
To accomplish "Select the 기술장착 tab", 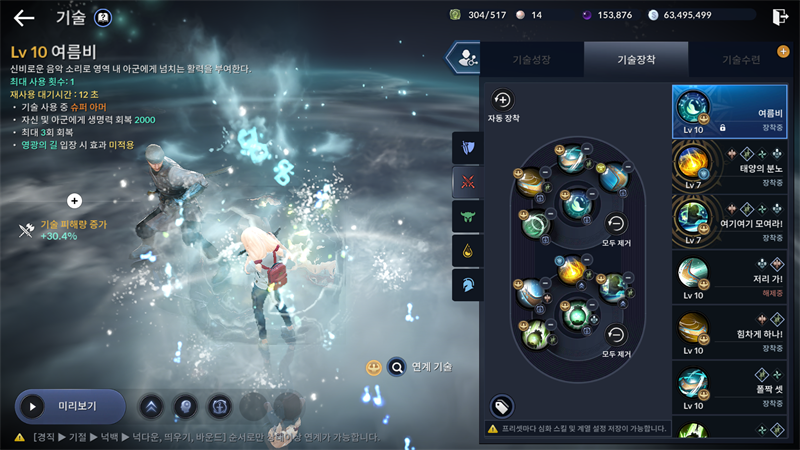I will point(635,59).
